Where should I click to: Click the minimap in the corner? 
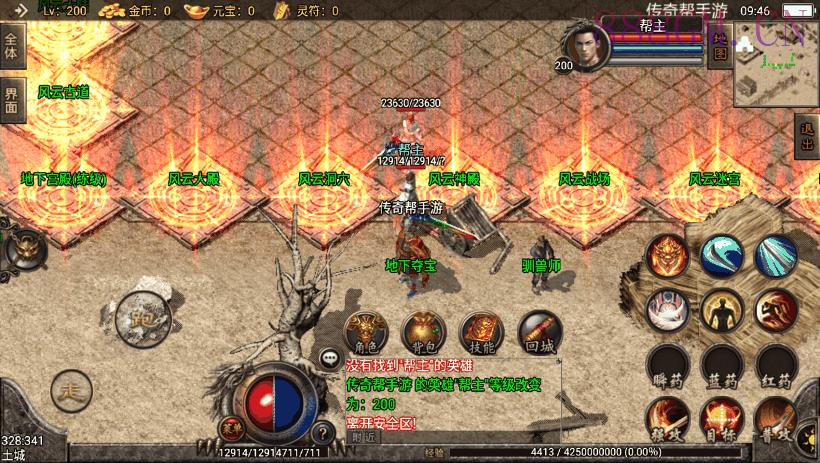(x=775, y=74)
